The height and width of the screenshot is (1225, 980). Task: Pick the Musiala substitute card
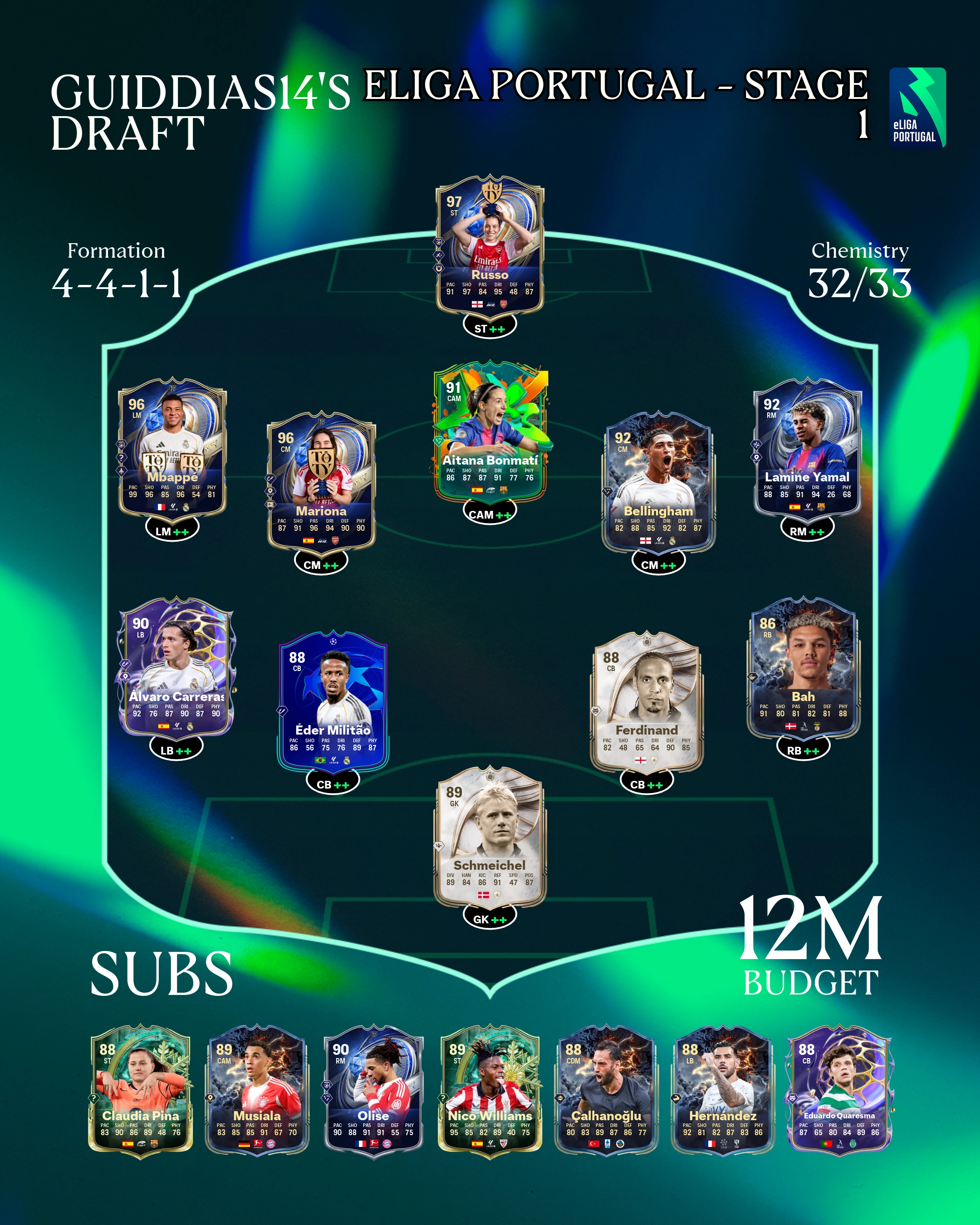click(257, 1091)
